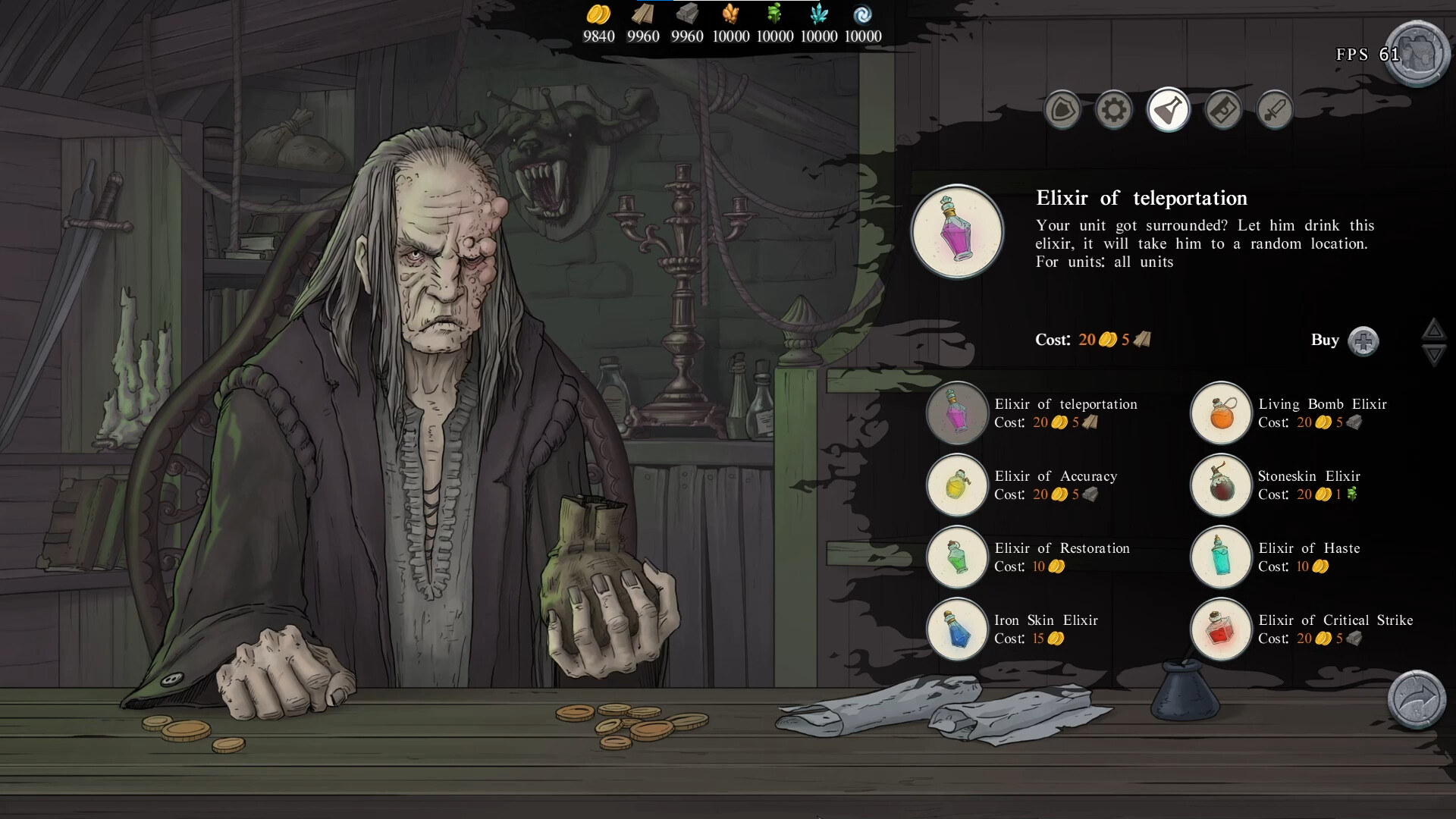Select the Elixir of Critical Strike
Screen dimensions: 1456x819
(x=1220, y=629)
